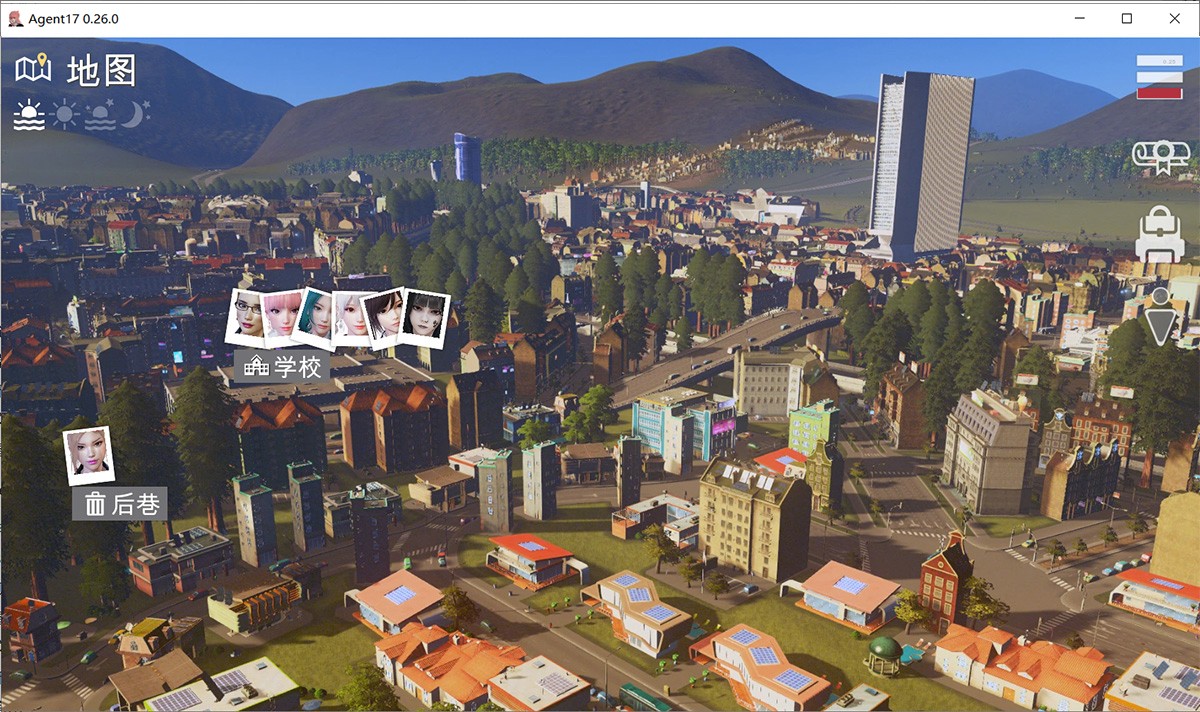Minimize the Agent17 window
Image resolution: width=1200 pixels, height=712 pixels.
1081,19
